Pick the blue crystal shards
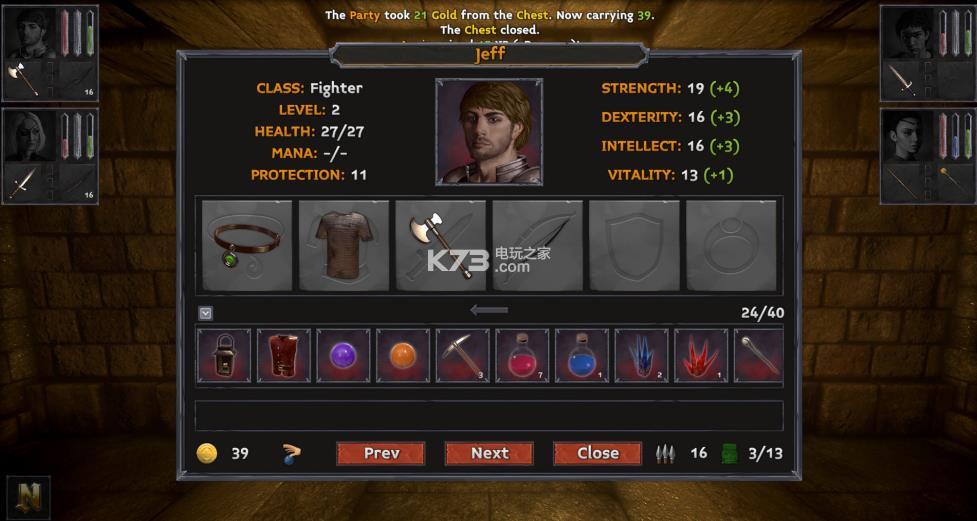The image size is (977, 521). 641,355
